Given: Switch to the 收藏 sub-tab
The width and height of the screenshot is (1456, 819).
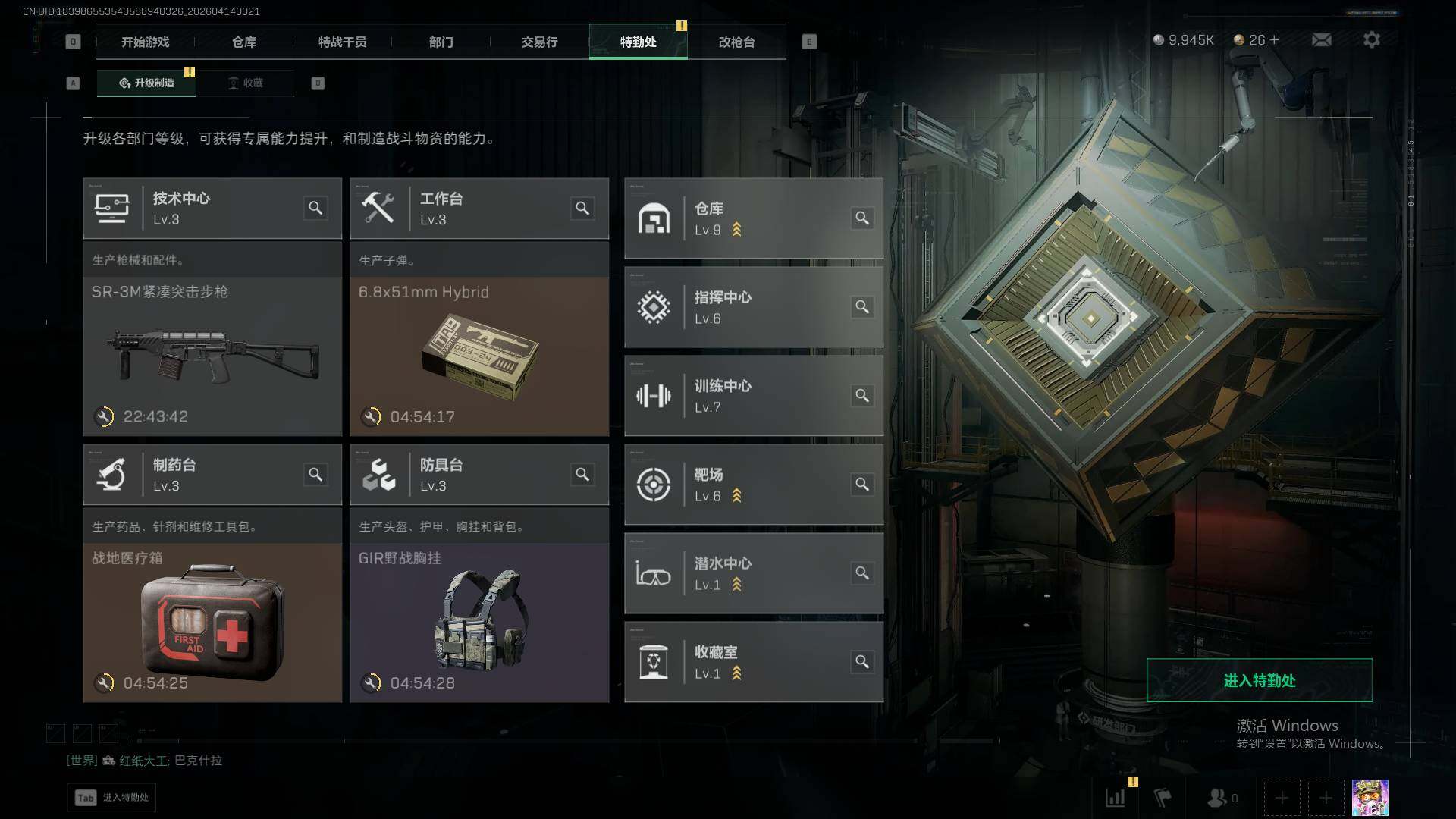Looking at the screenshot, I should coord(246,83).
